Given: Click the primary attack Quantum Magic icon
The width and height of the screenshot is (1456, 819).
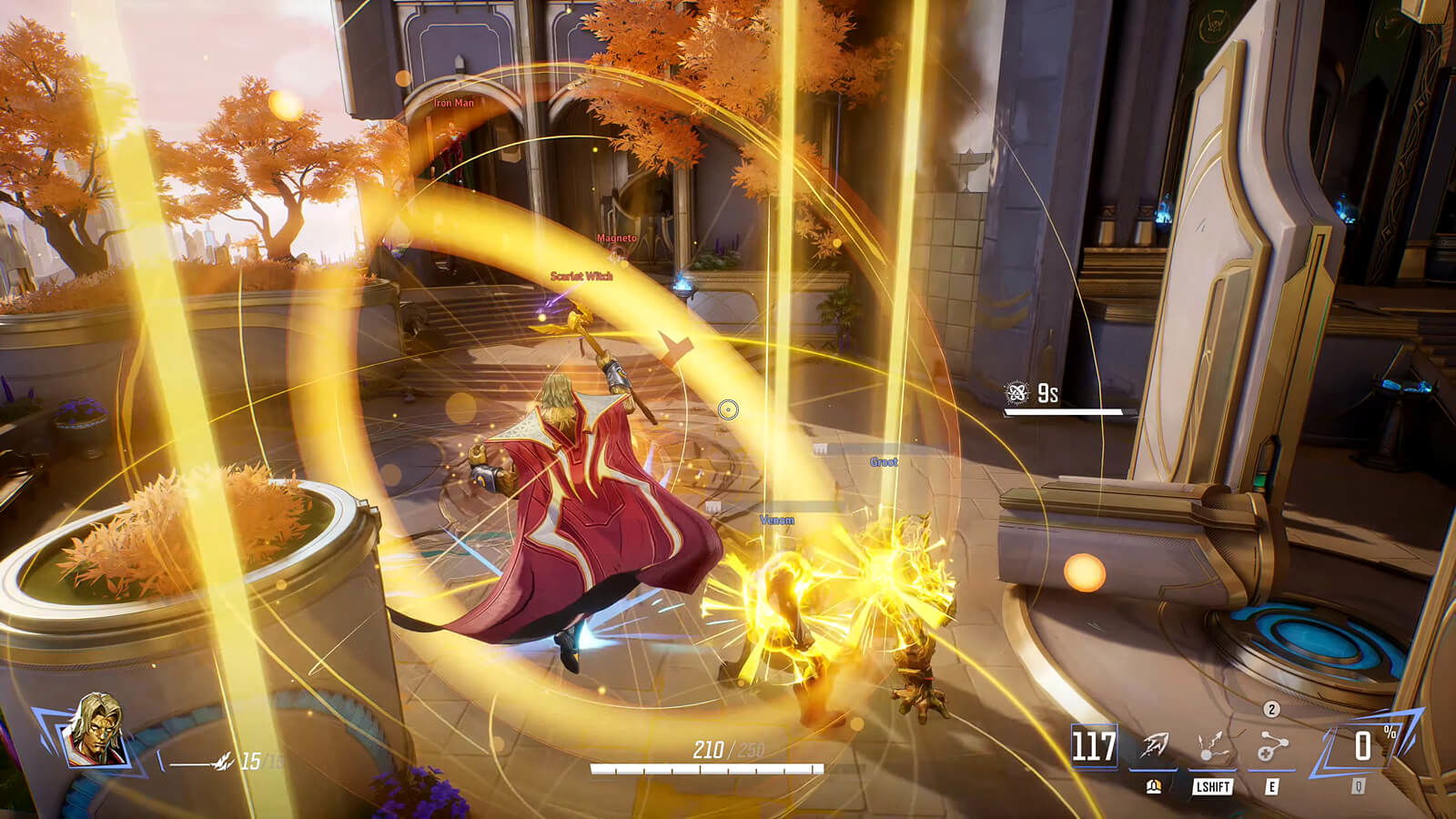Looking at the screenshot, I should 1152,744.
